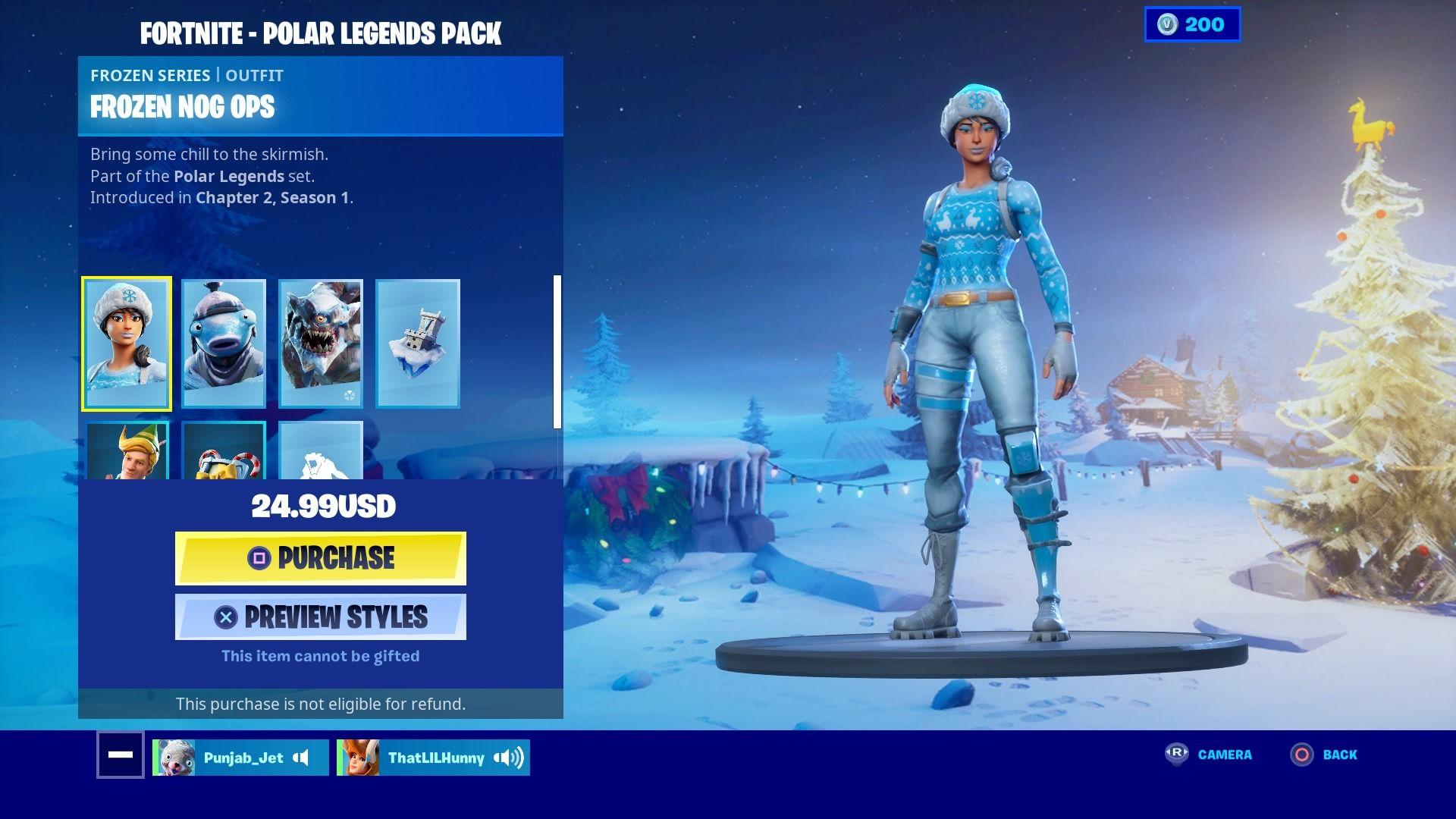Mute Punjab_Jet's voice chat speaker
The width and height of the screenshot is (1456, 819).
coord(302,758)
